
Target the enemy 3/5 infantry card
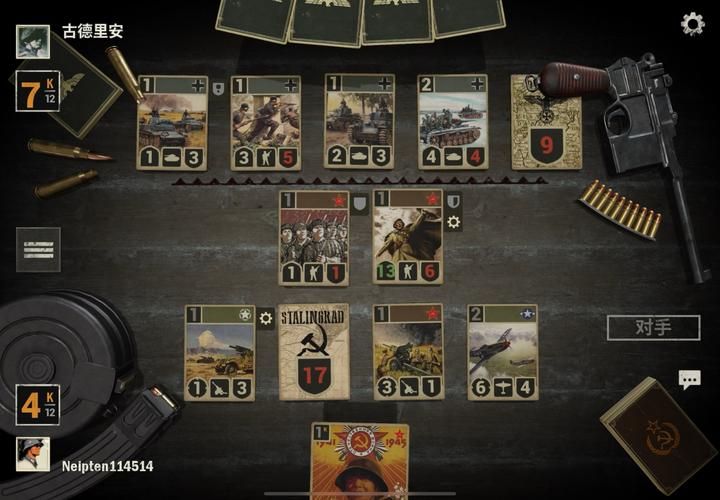pos(266,122)
